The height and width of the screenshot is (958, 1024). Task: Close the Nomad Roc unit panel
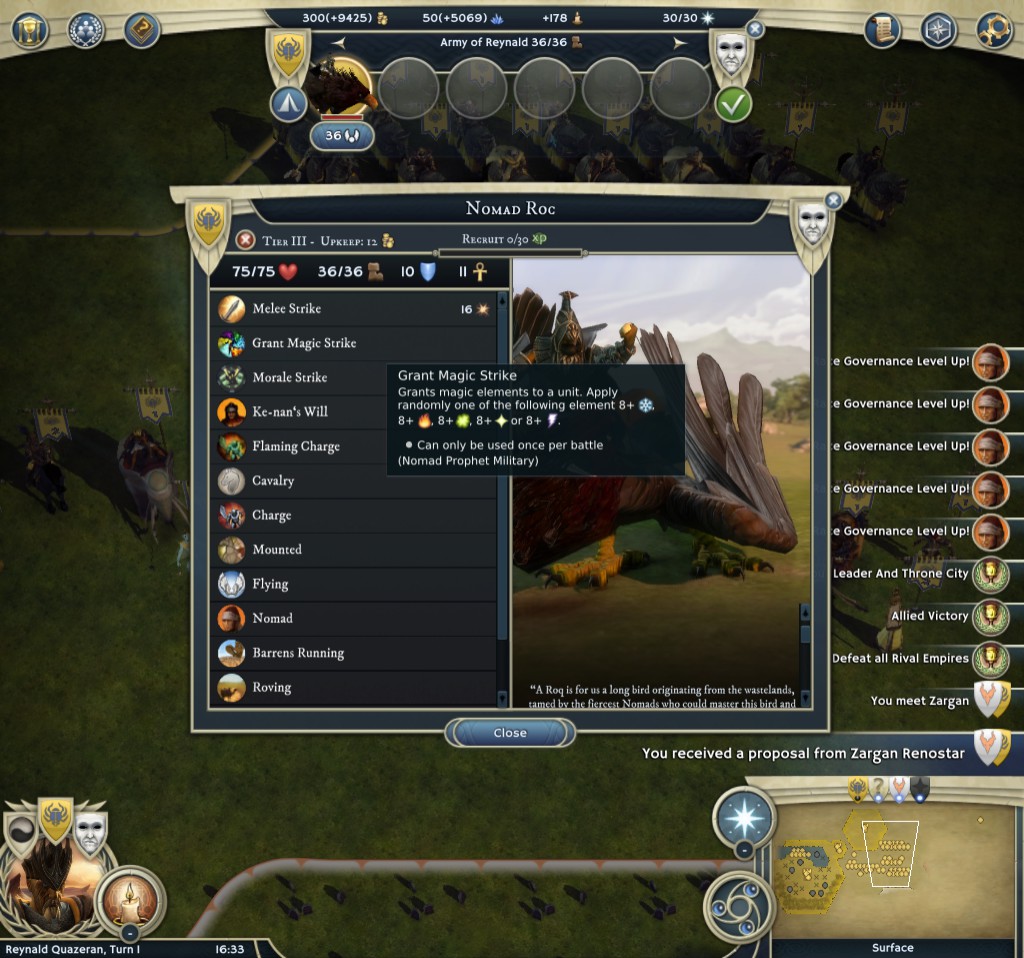click(x=509, y=733)
